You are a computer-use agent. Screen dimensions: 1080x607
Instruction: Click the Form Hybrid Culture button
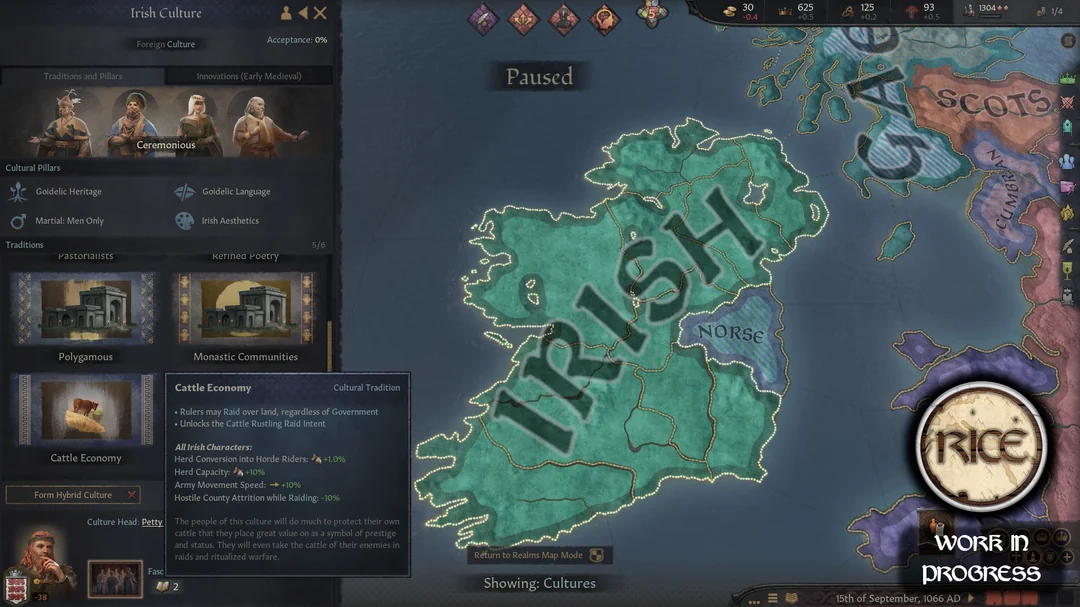73,495
